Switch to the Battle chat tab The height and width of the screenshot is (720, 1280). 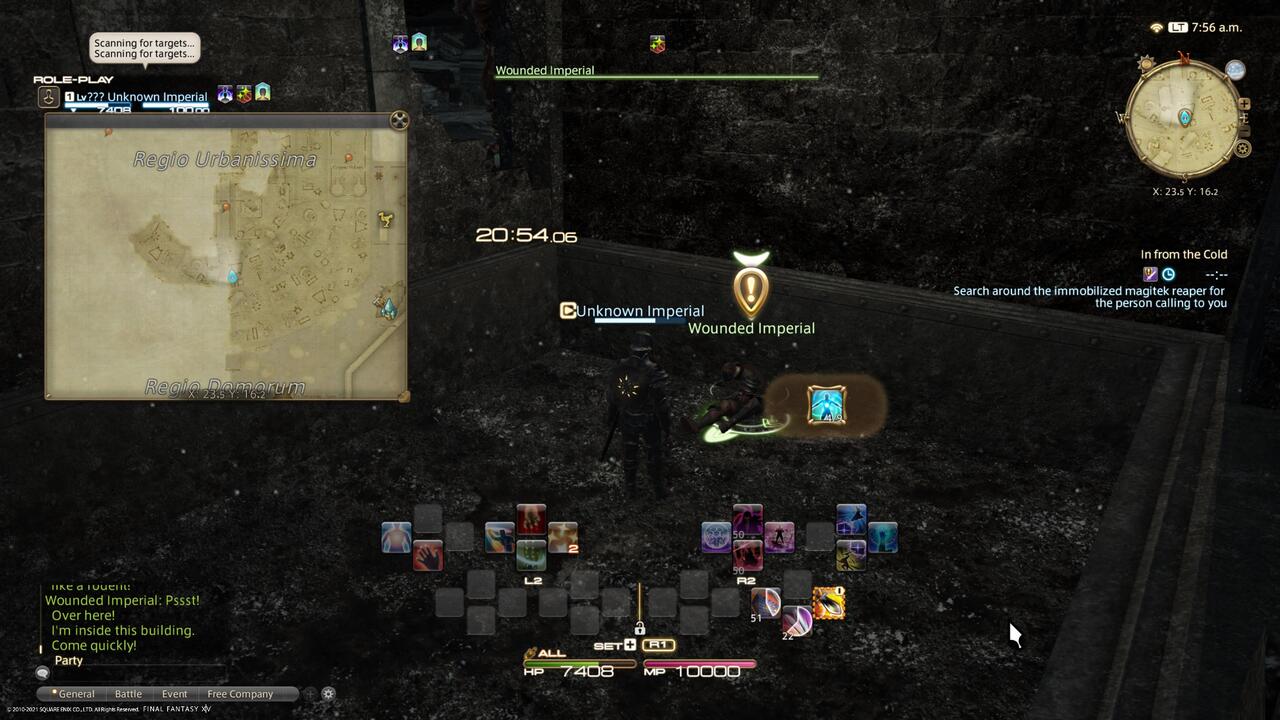pyautogui.click(x=128, y=694)
